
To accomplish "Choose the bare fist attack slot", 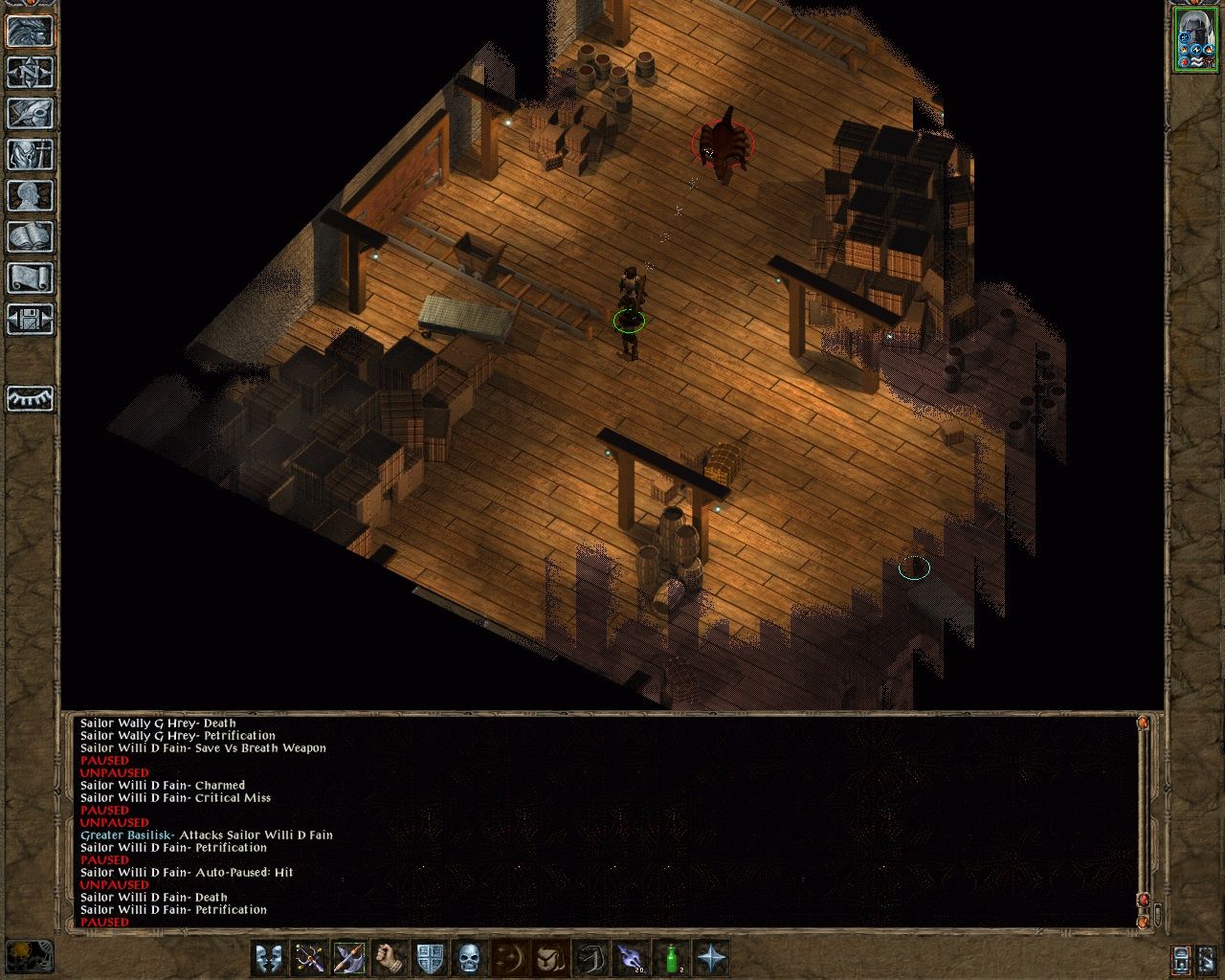I will [x=390, y=957].
